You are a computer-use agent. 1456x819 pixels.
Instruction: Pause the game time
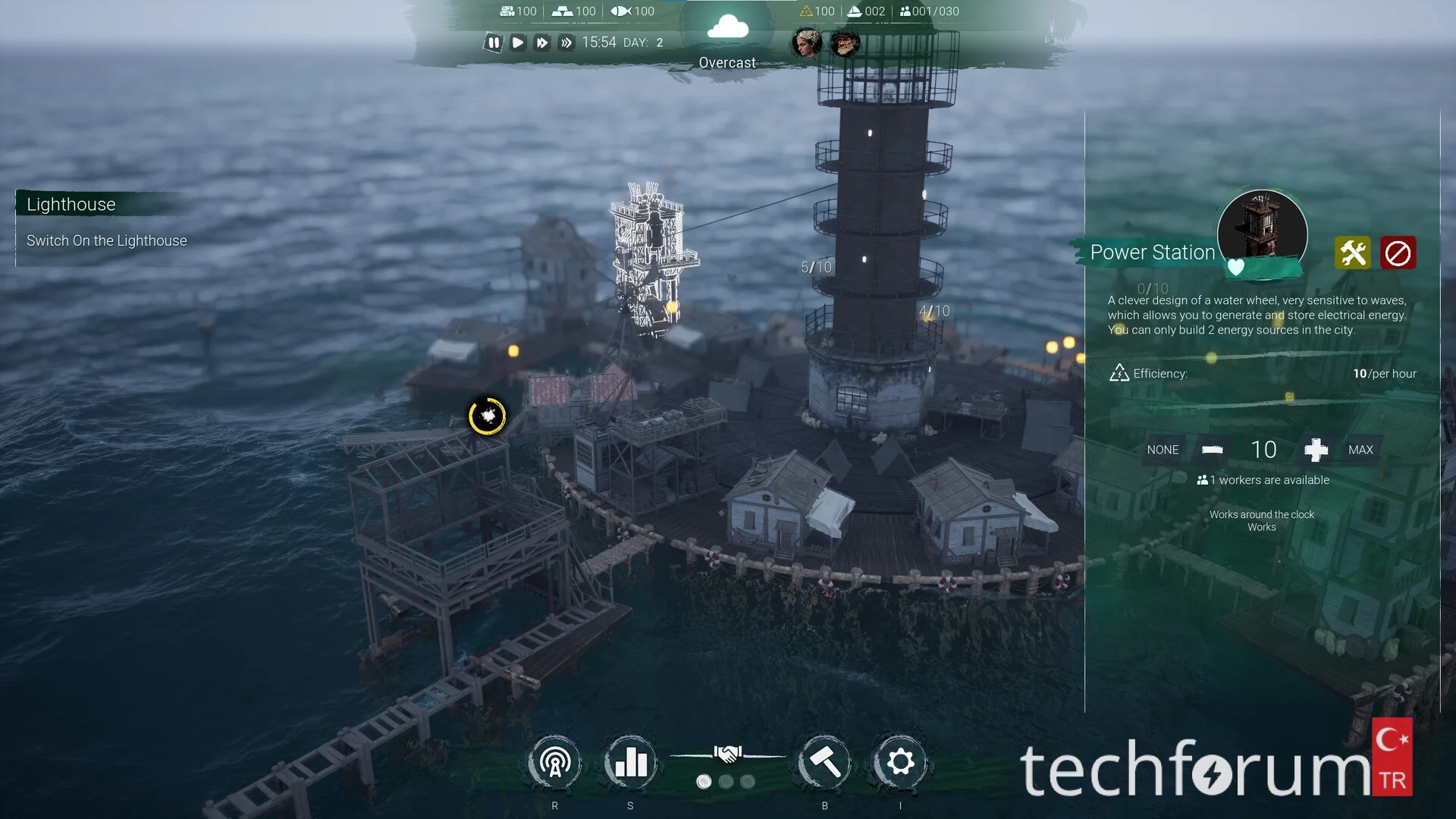pos(494,42)
